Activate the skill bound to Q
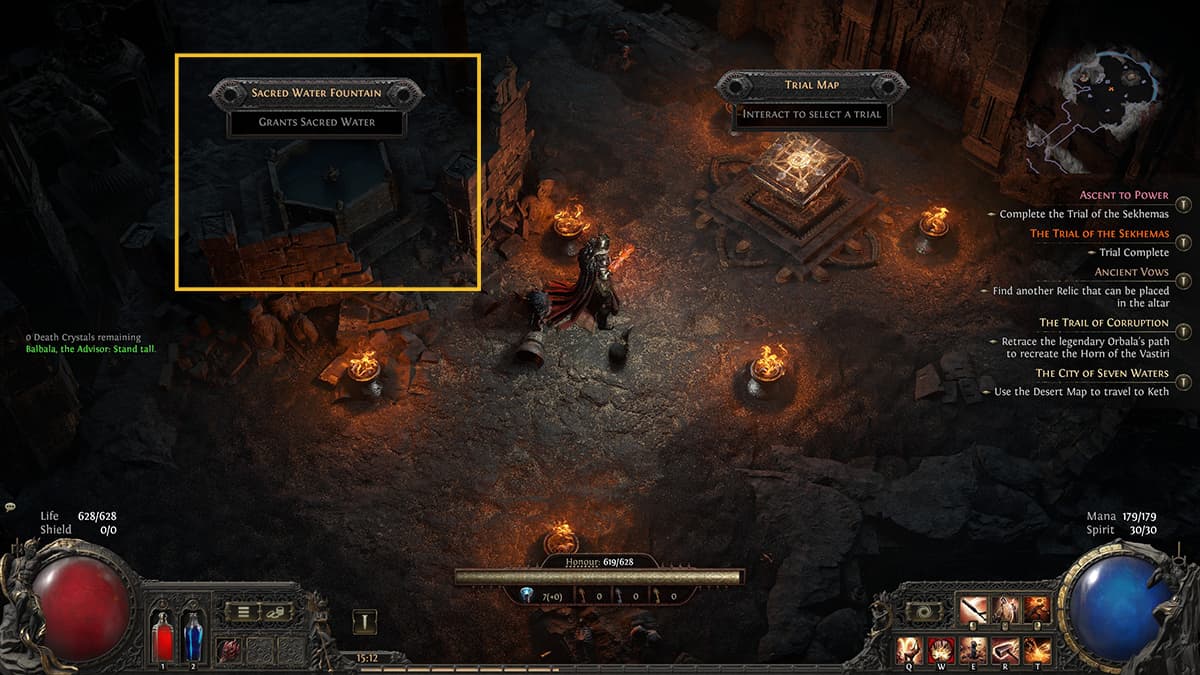The image size is (1200, 675). 910,650
